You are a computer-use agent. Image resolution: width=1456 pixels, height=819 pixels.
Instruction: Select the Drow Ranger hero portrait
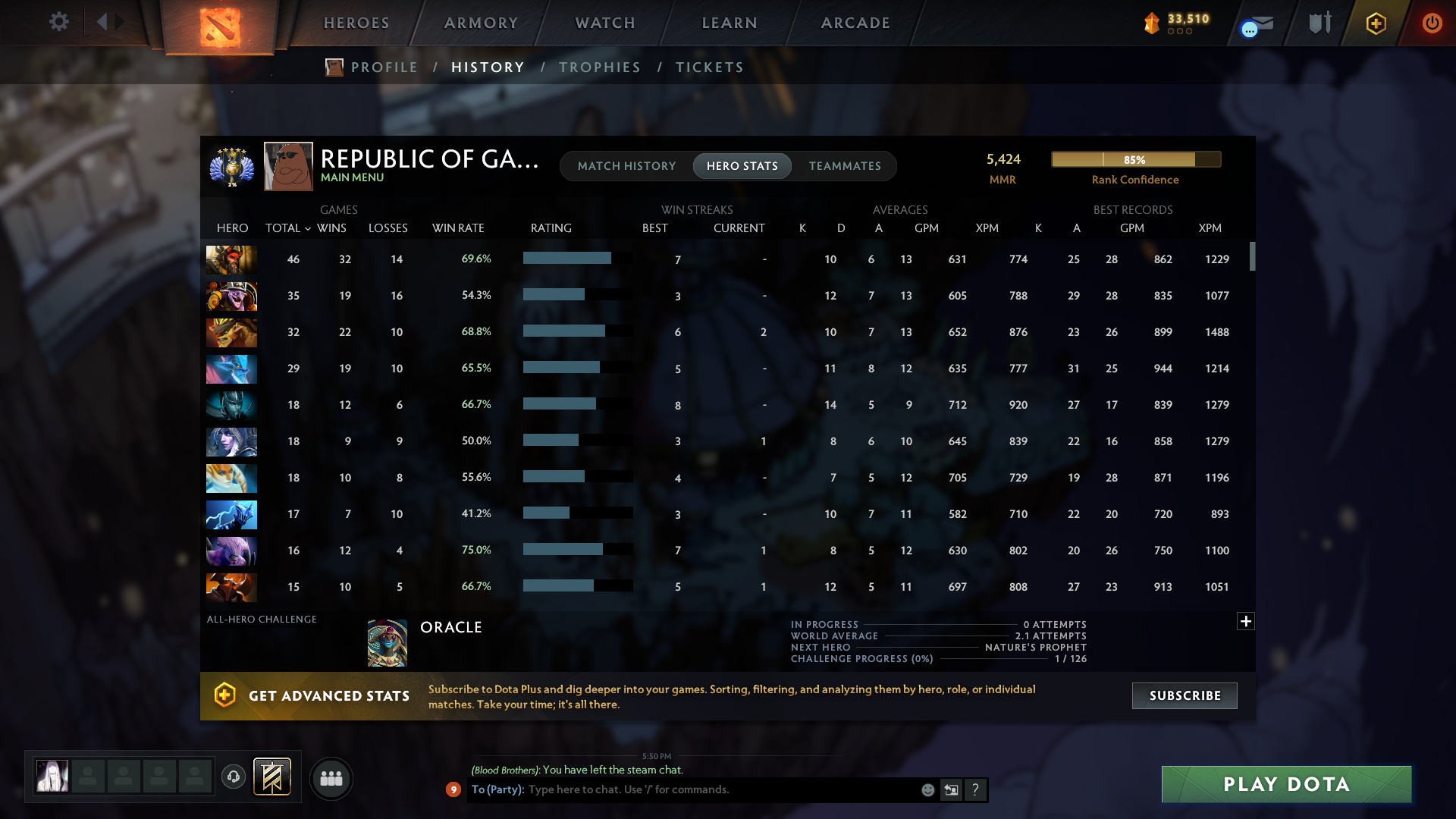click(x=231, y=442)
